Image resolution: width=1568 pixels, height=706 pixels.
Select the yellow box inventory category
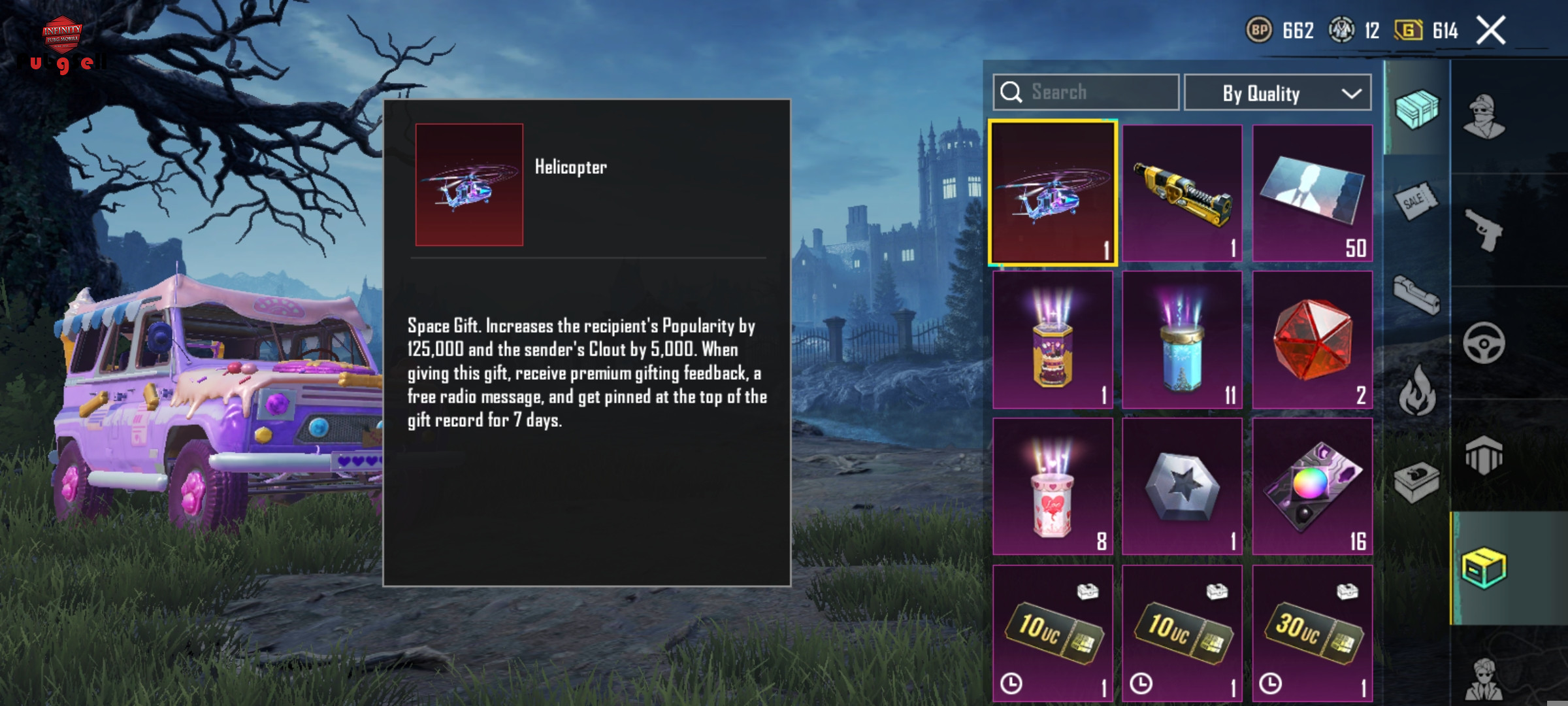click(x=1484, y=567)
